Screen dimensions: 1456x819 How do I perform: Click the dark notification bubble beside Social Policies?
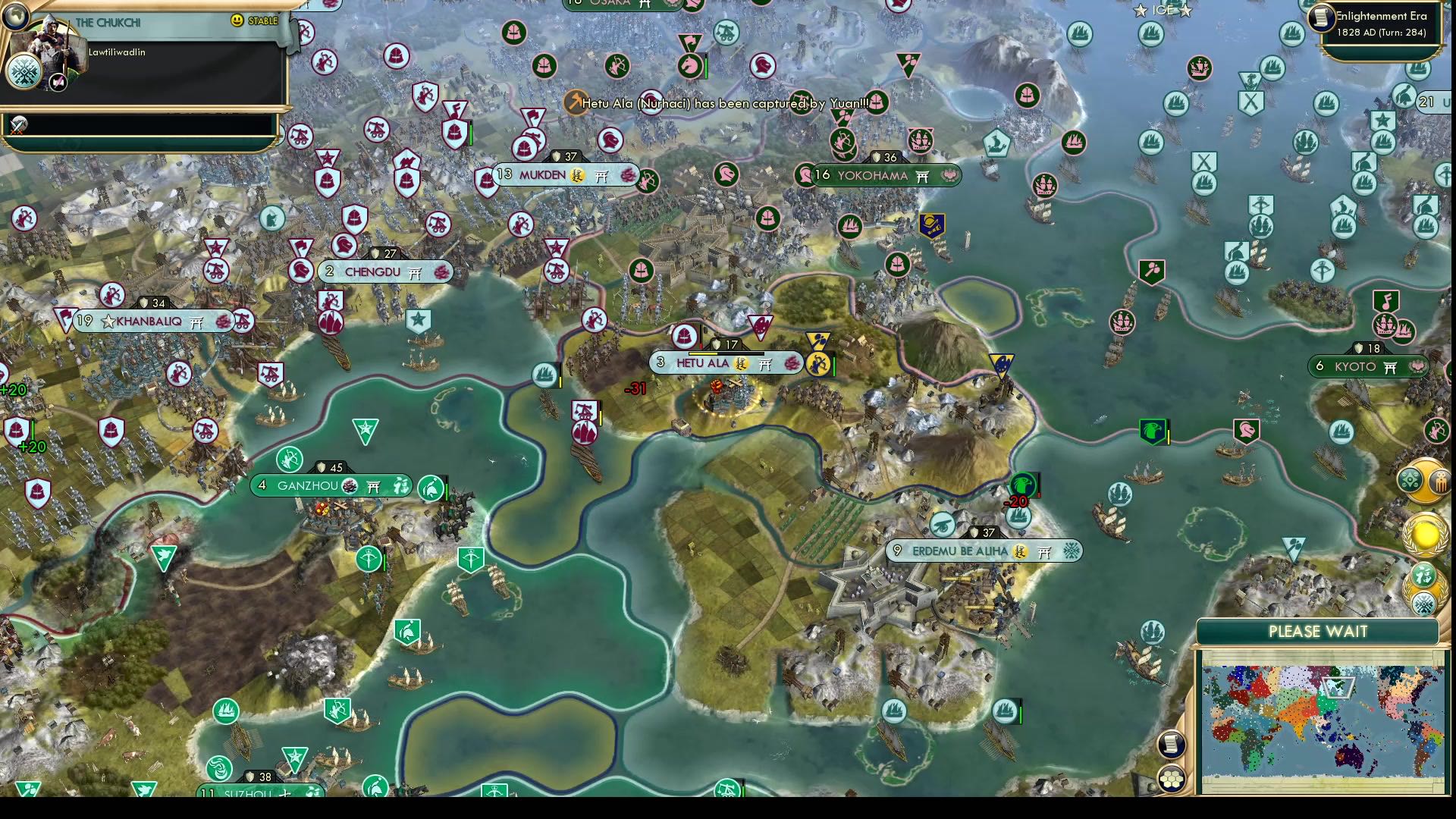click(x=1440, y=481)
